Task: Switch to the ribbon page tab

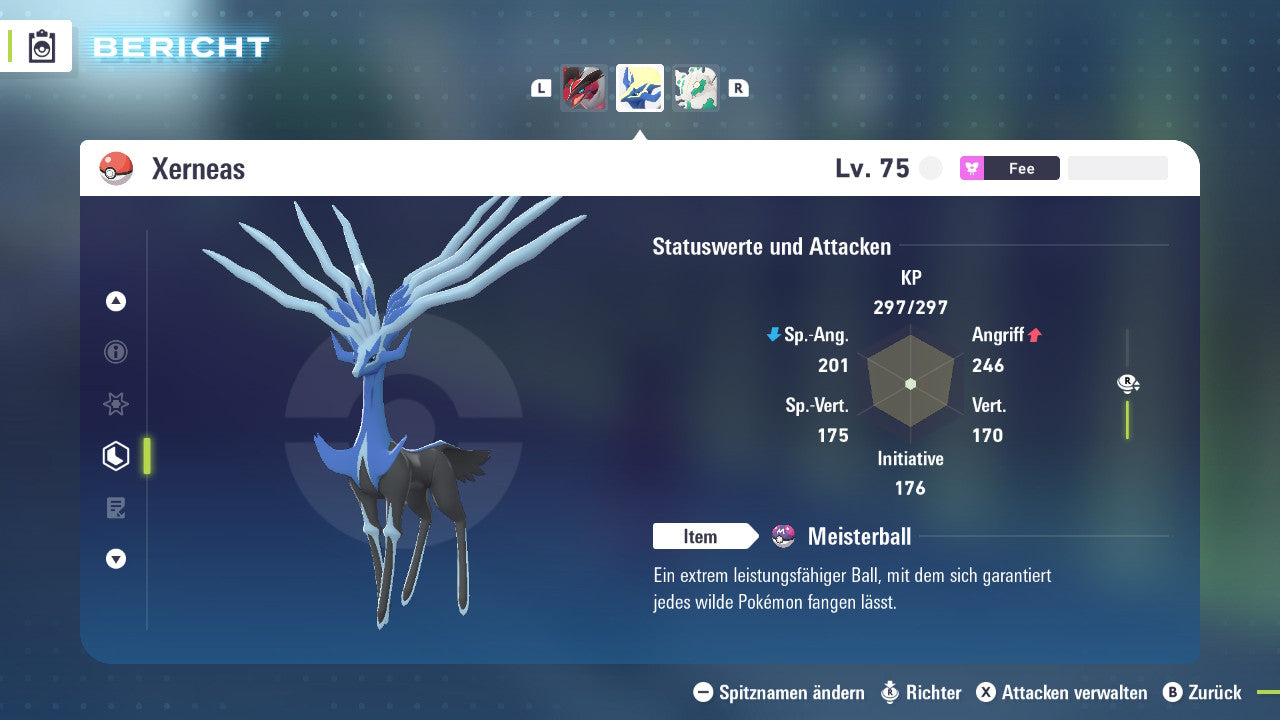Action: point(116,404)
